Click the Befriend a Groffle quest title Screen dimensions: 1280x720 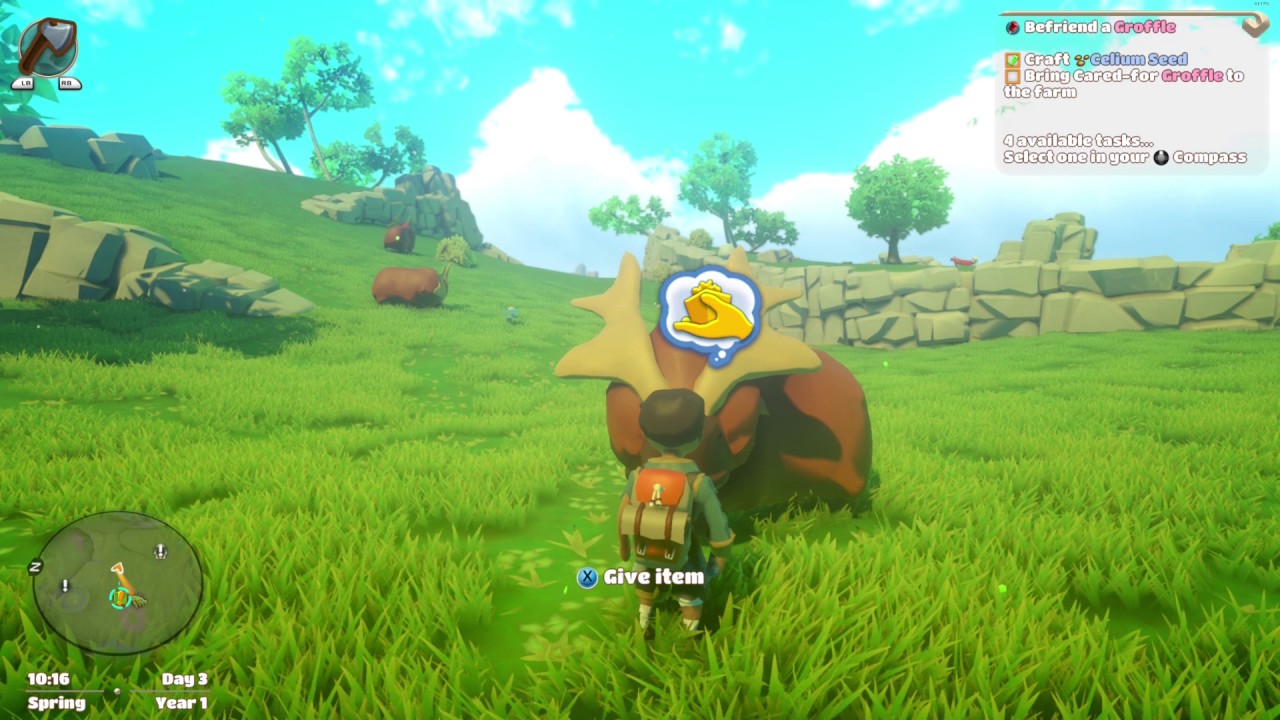click(1099, 27)
